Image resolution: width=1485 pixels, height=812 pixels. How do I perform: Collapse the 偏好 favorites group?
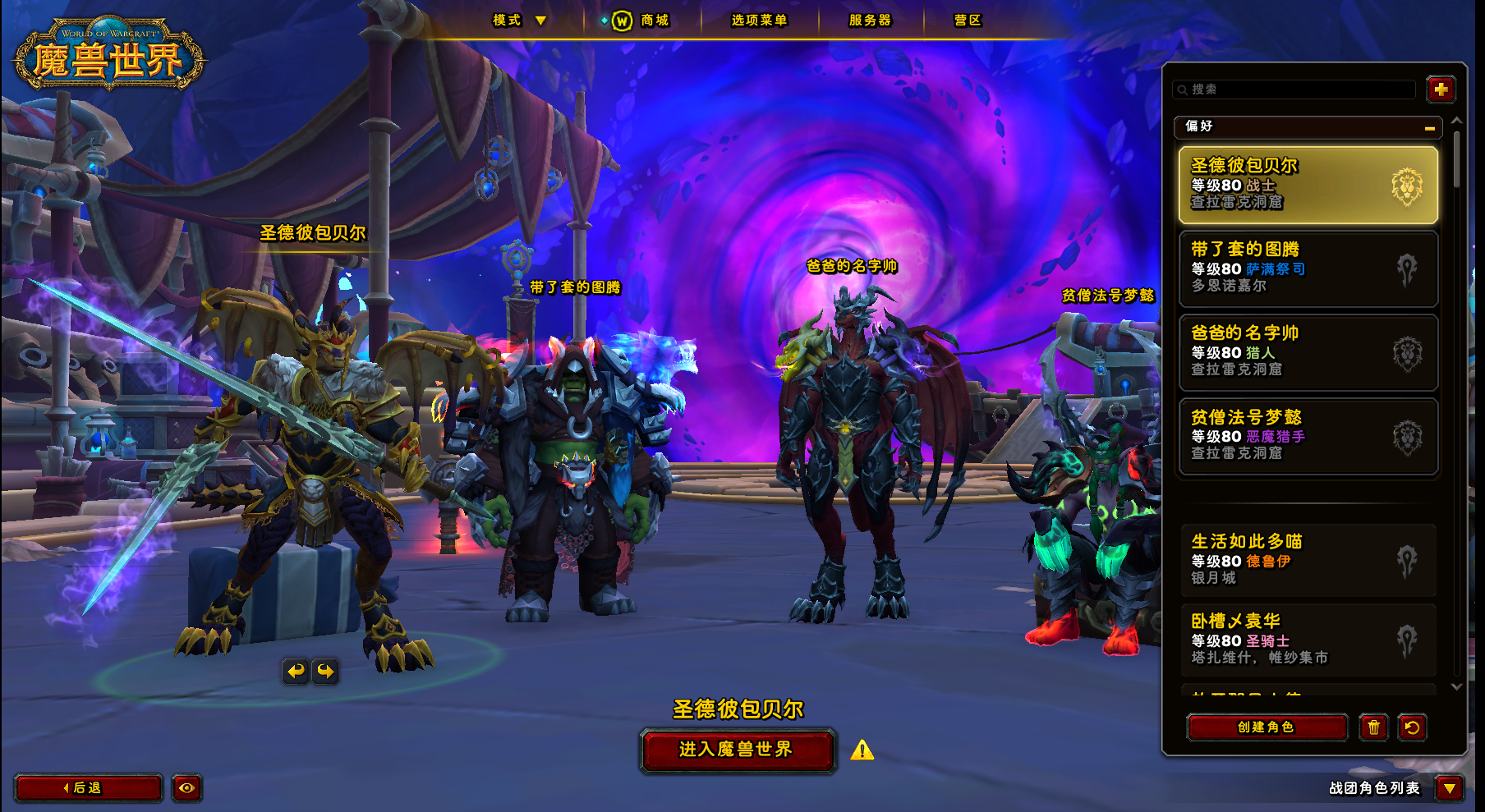point(1429,128)
